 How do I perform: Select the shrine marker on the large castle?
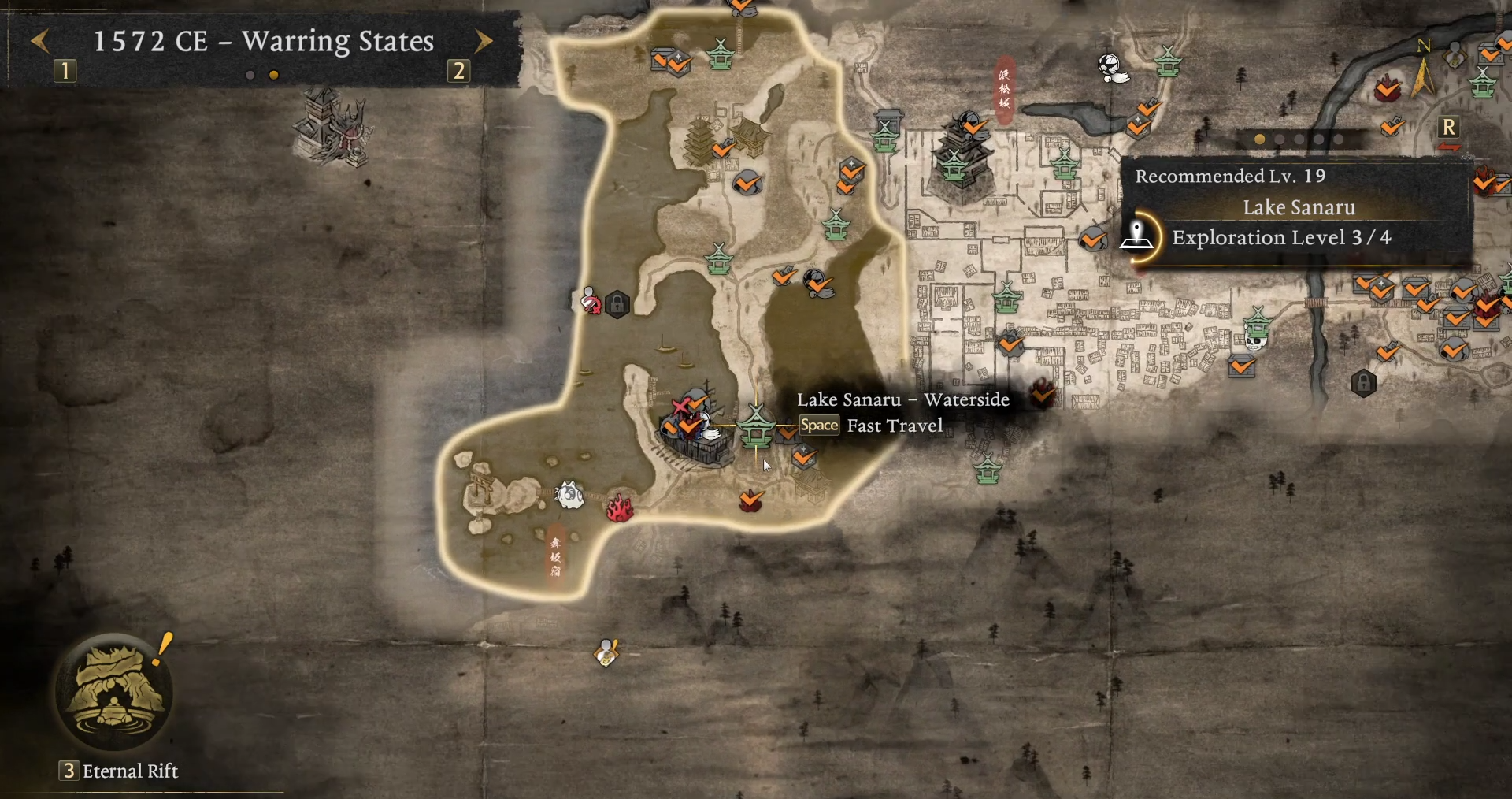pyautogui.click(x=954, y=165)
